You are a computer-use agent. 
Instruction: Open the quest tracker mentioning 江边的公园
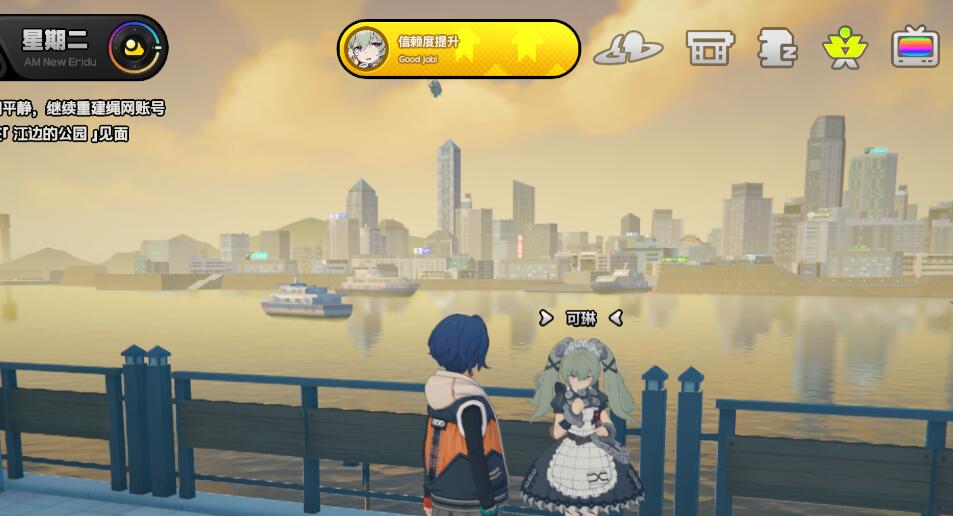(x=70, y=121)
